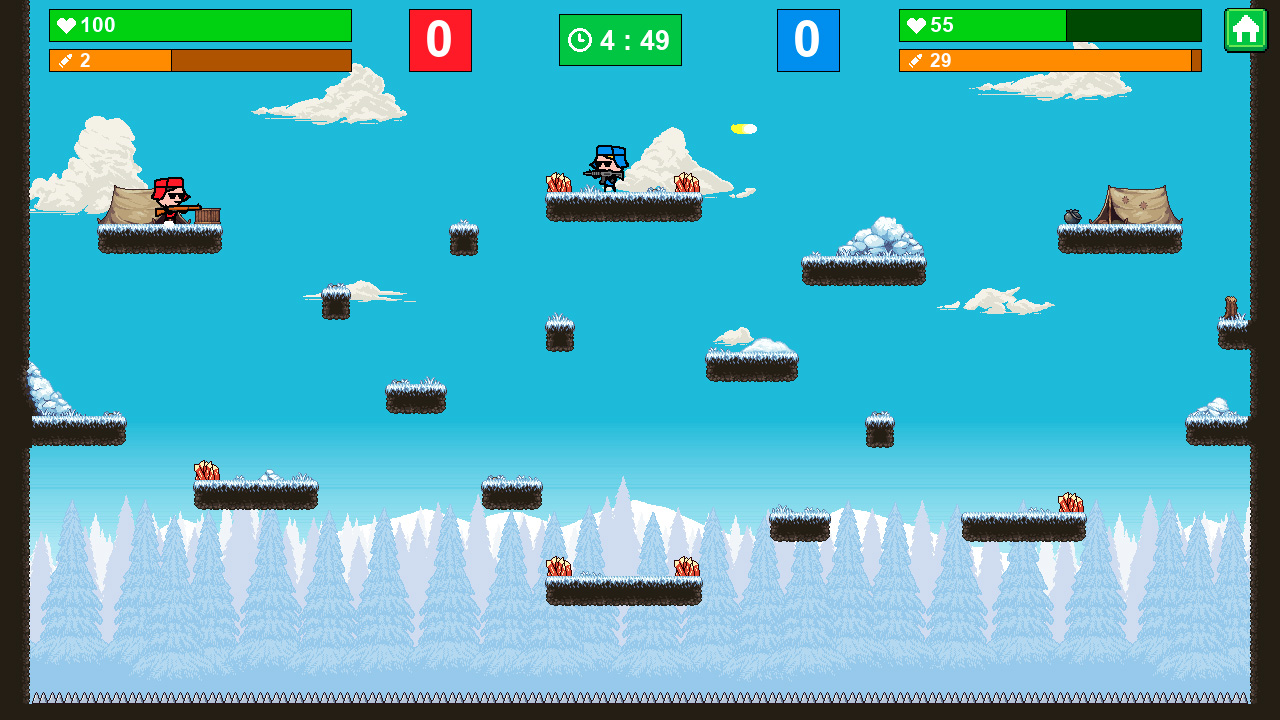Click the clock icon in the timer display
The image size is (1280, 720).
tap(578, 40)
